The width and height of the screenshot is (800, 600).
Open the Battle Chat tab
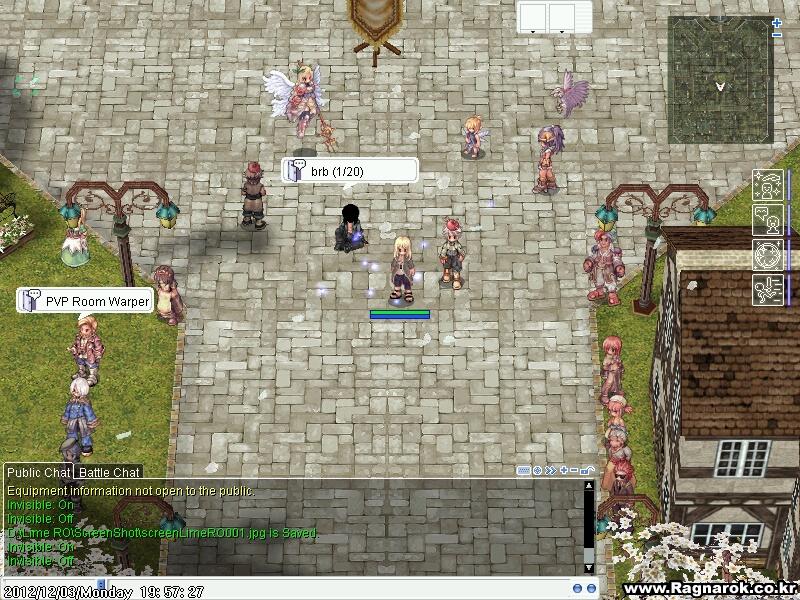point(109,472)
